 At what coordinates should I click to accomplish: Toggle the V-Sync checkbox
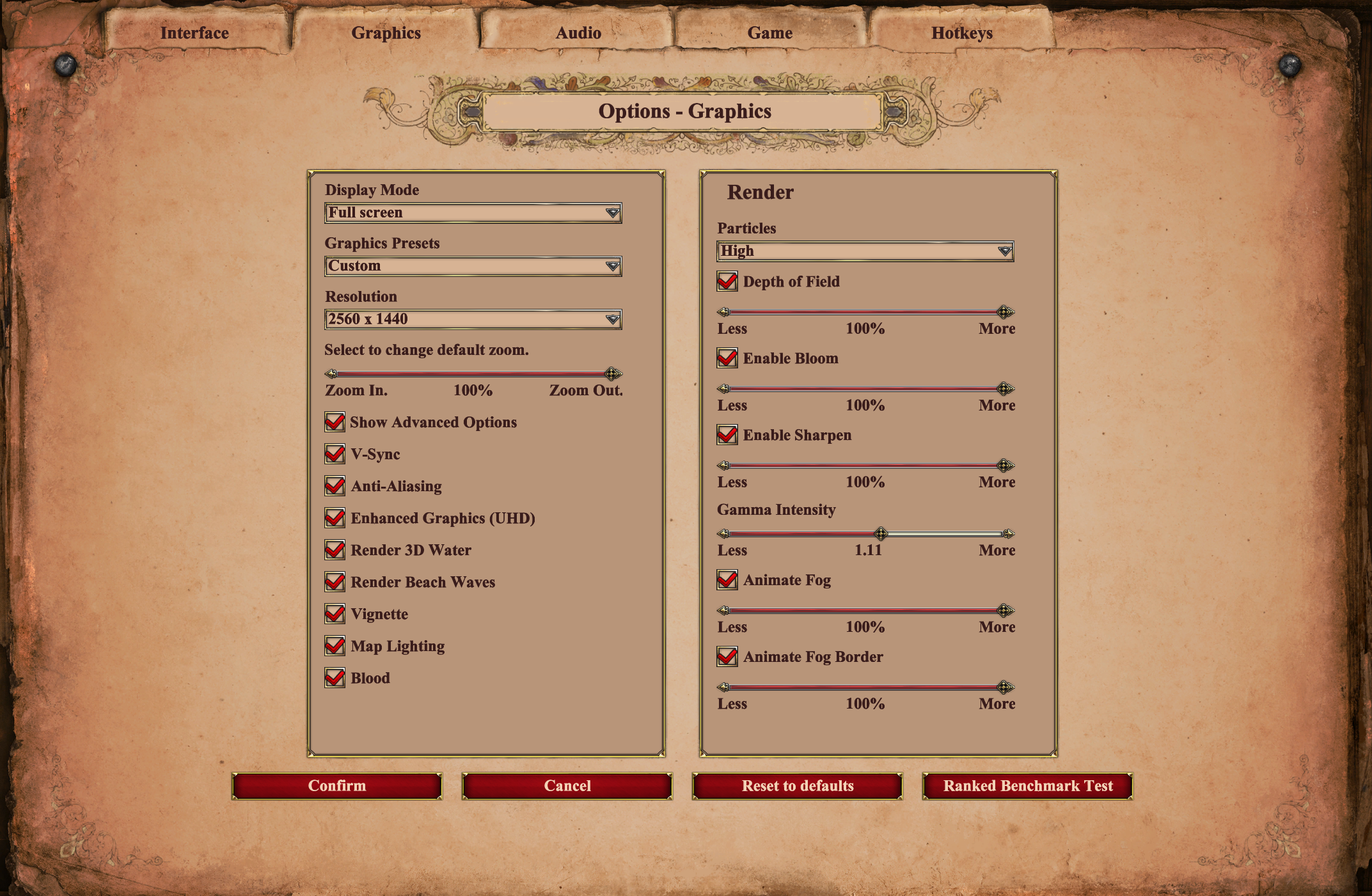coord(335,454)
